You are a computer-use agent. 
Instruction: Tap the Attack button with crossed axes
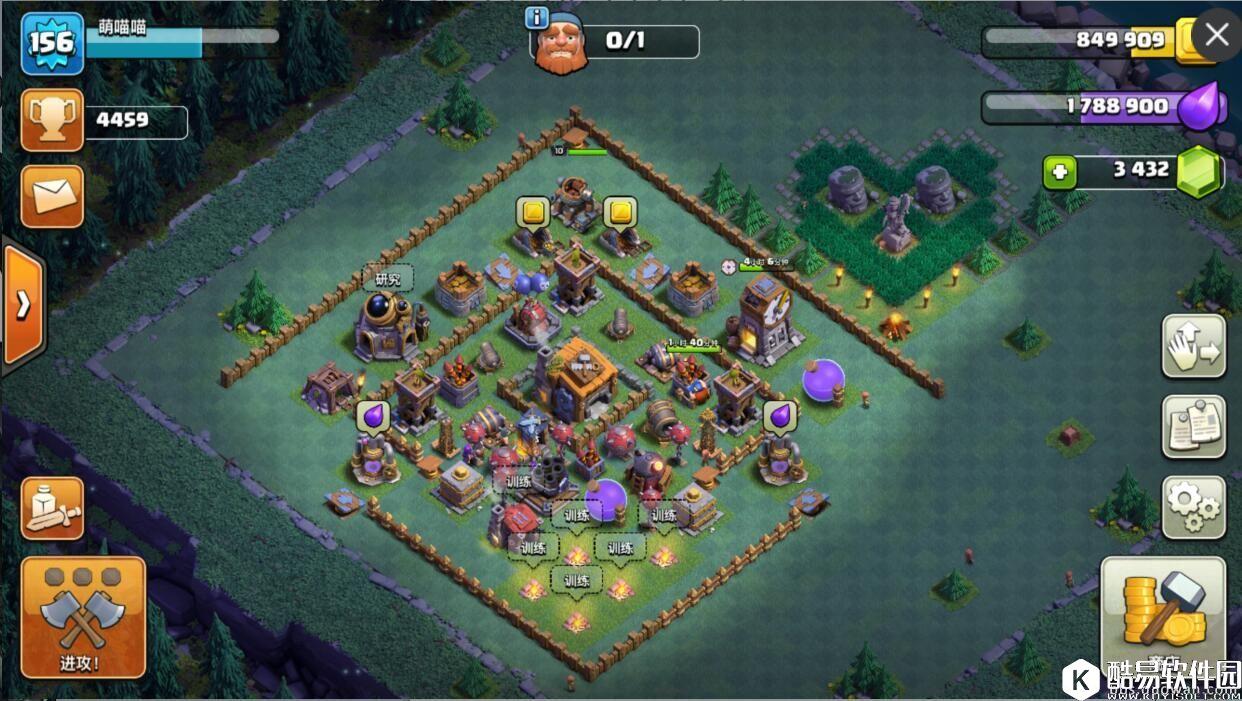click(x=83, y=615)
